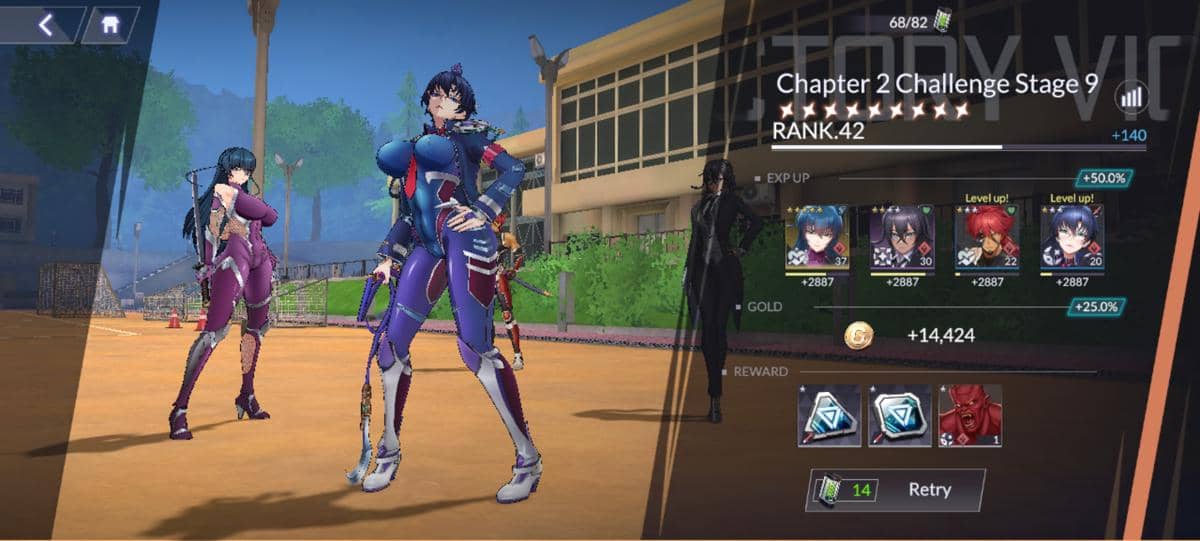Return to the home screen
The width and height of the screenshot is (1200, 541).
(x=108, y=25)
